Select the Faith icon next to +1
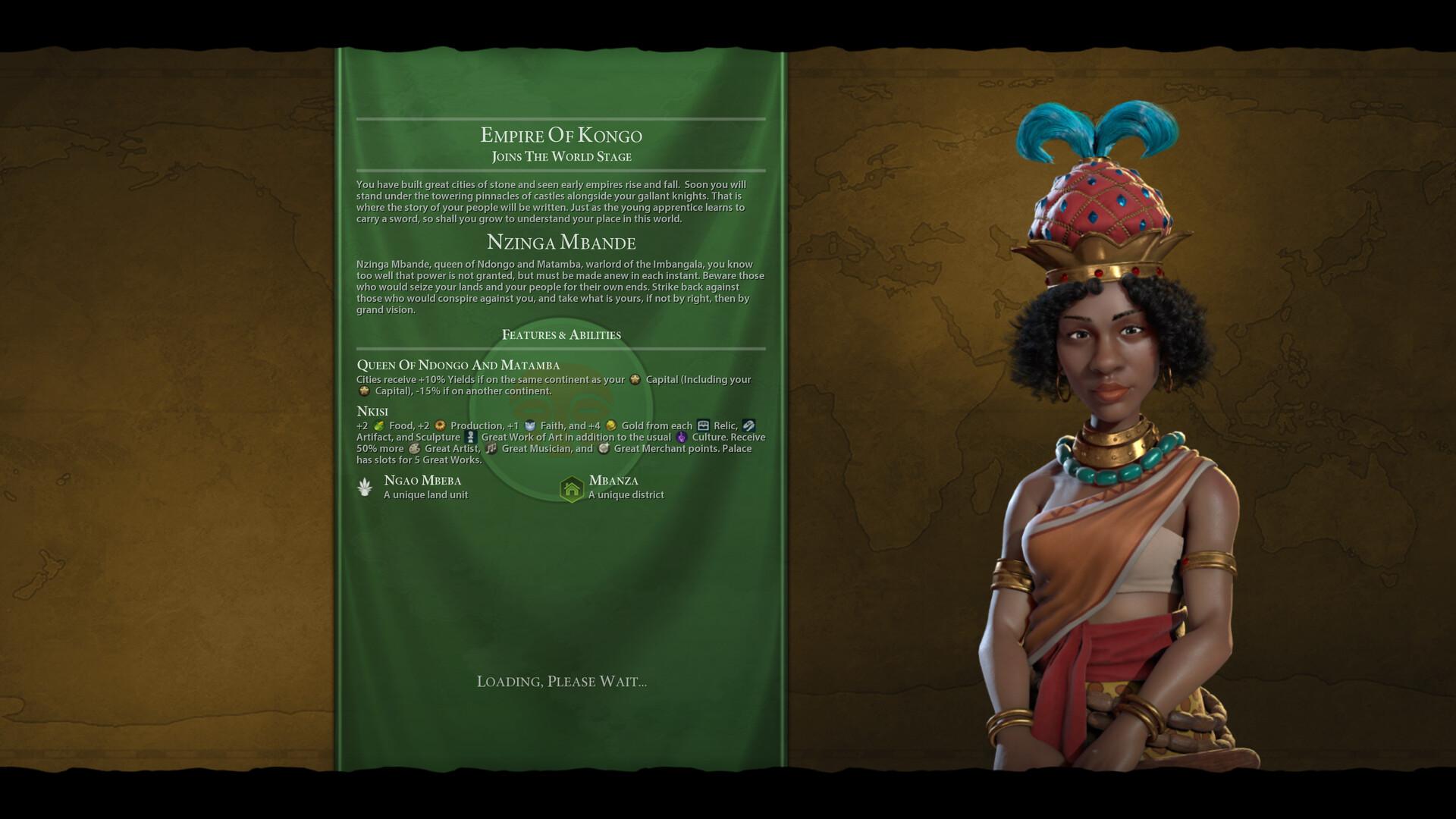1456x819 pixels. pos(530,426)
